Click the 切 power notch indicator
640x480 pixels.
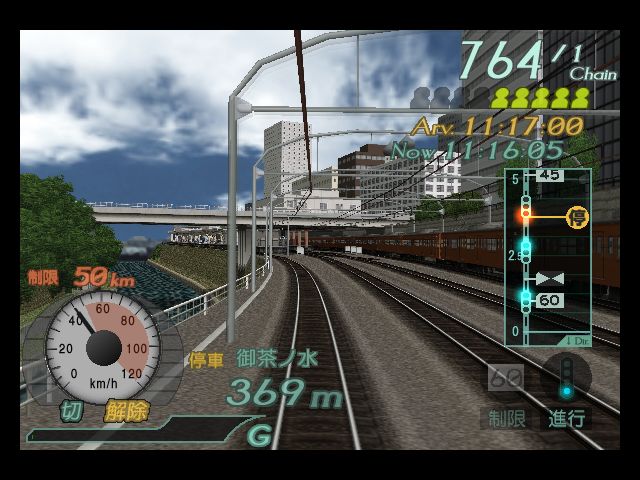coord(71,411)
